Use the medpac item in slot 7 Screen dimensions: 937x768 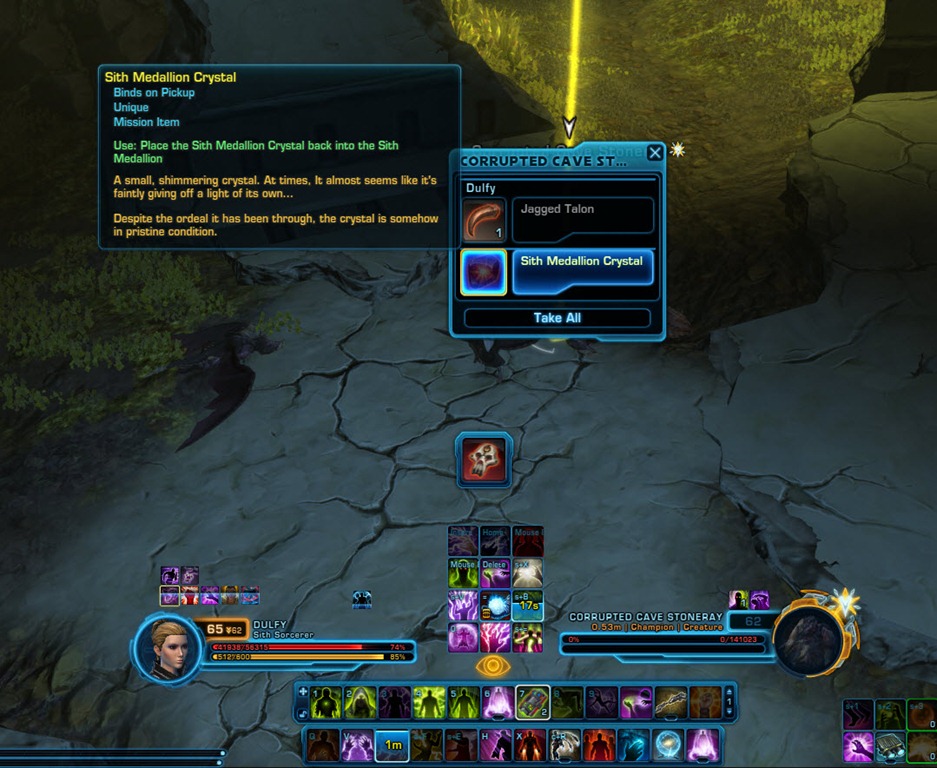coord(532,703)
